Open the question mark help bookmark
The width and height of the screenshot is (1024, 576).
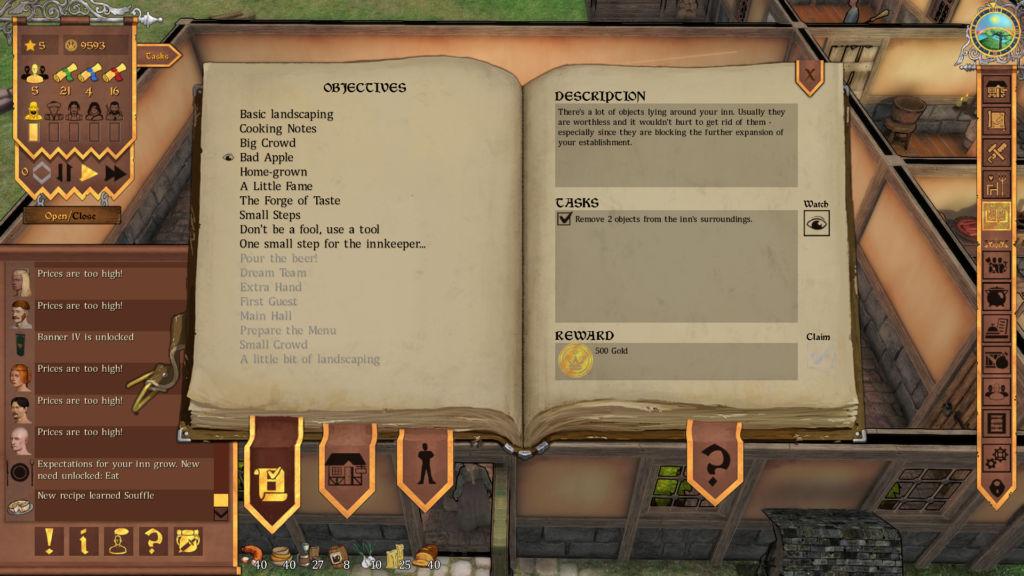(714, 464)
